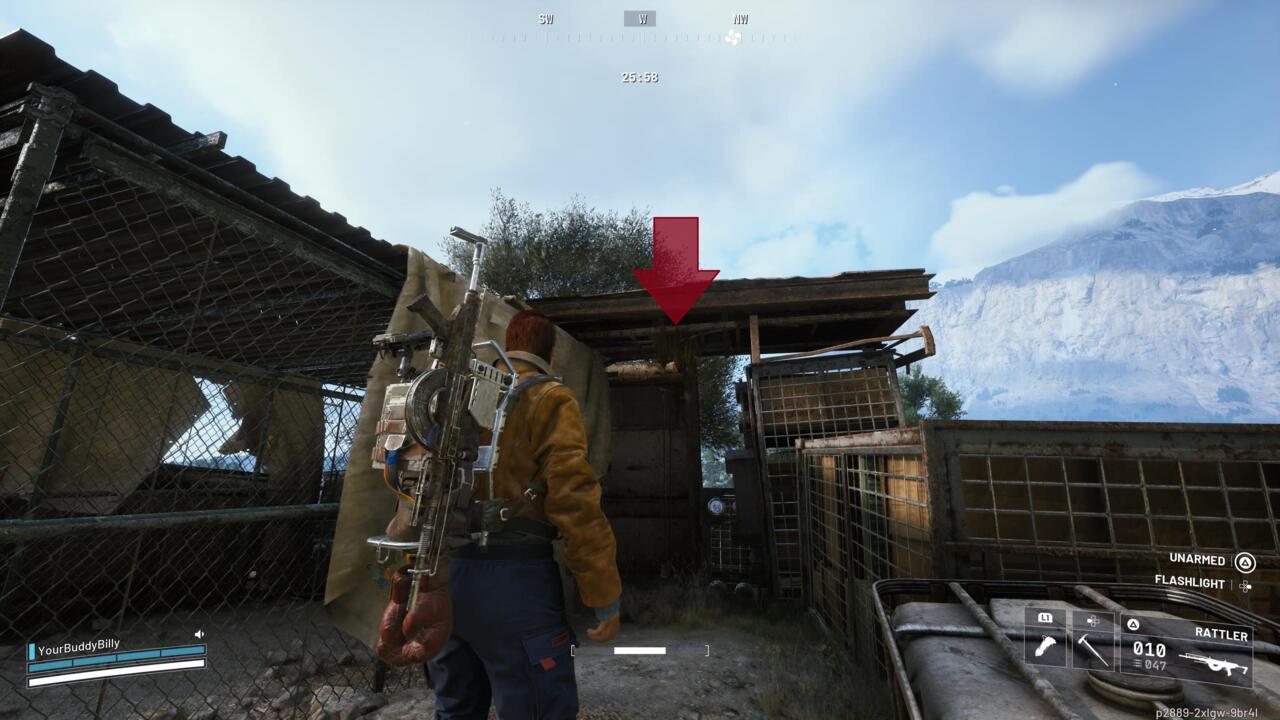Click the L1 button indicator above the knife
1280x720 pixels.
(1045, 617)
